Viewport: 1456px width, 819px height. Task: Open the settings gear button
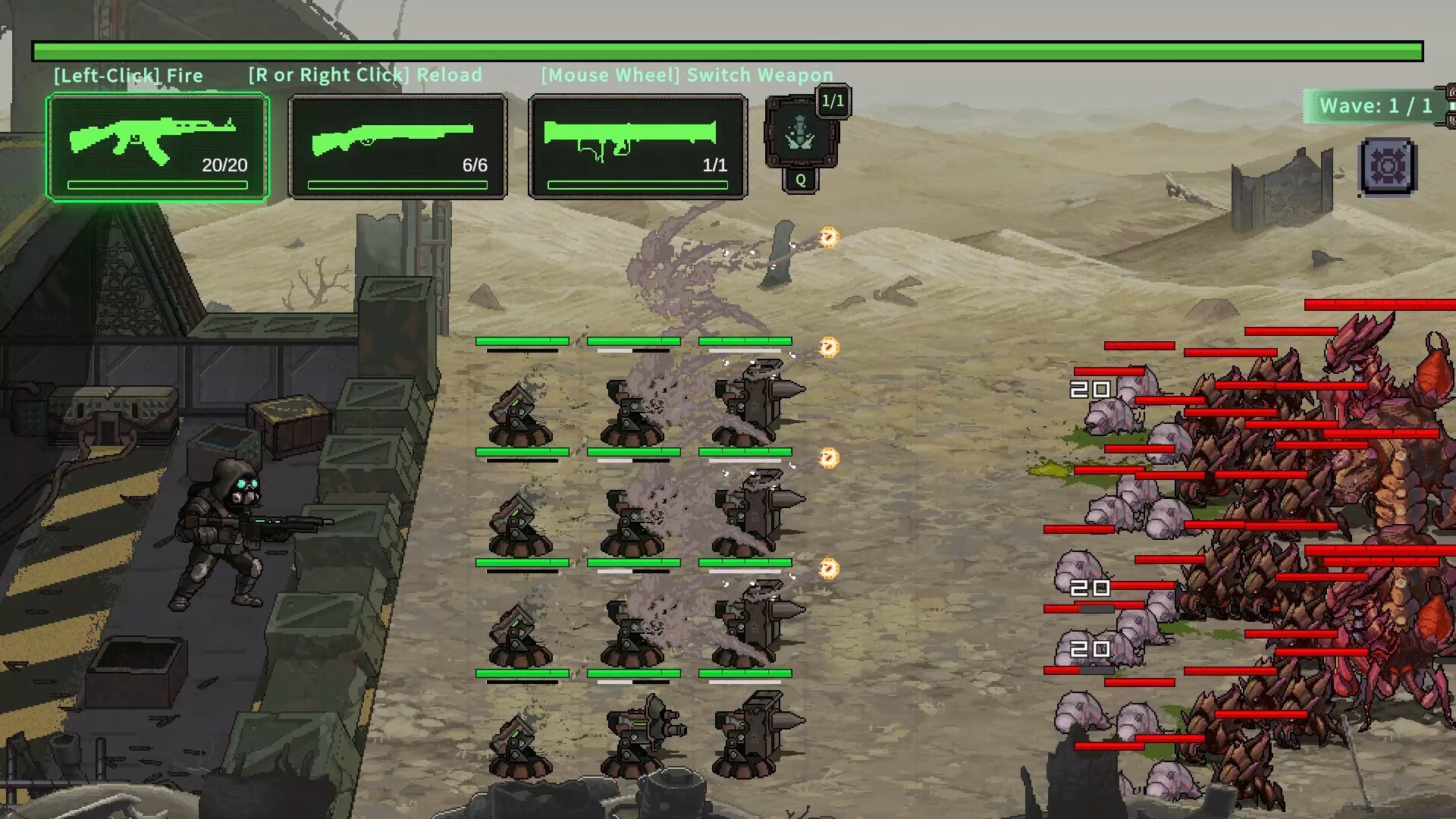coord(1388,166)
